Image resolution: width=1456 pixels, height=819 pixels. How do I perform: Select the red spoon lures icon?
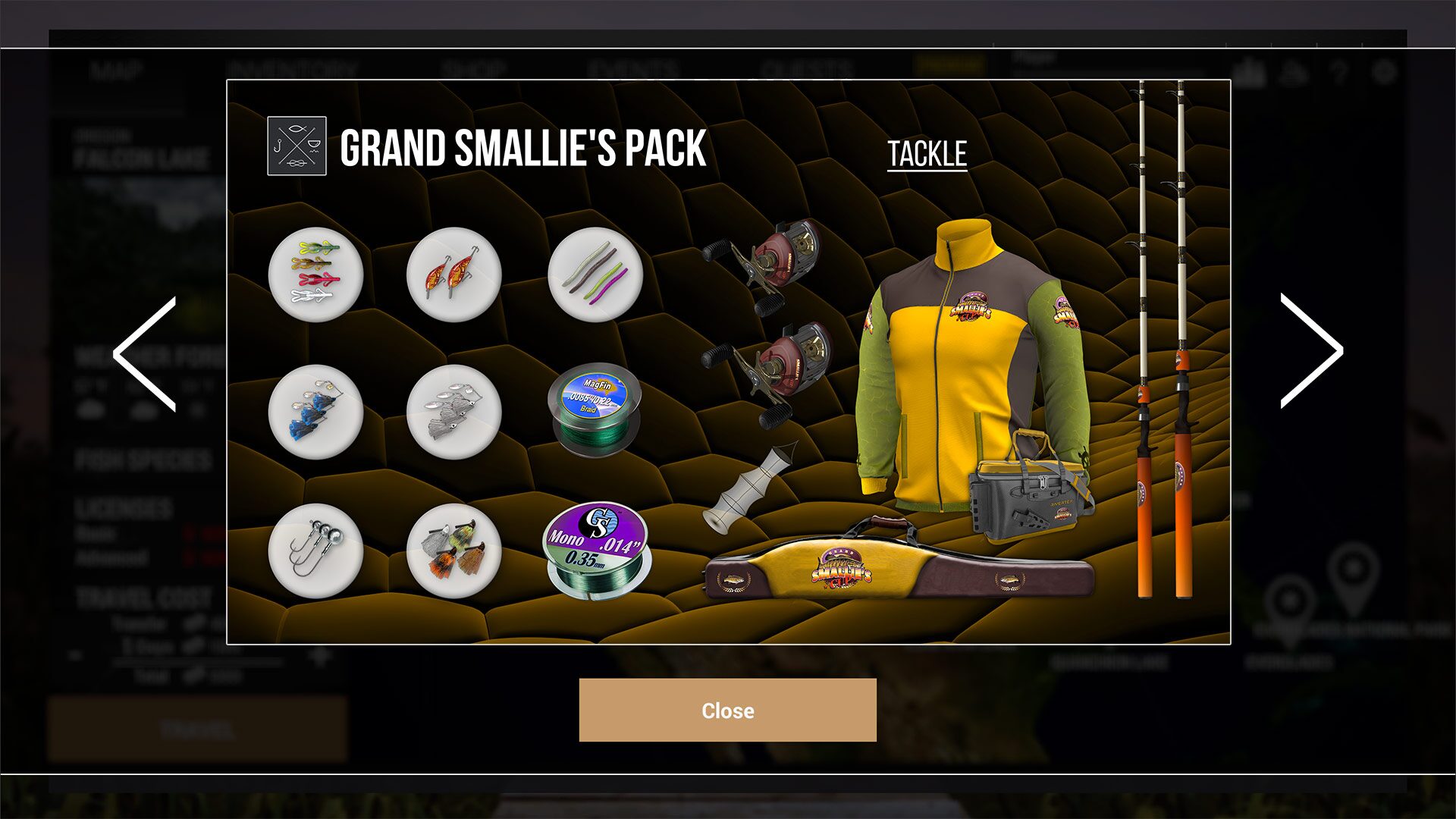click(x=455, y=275)
